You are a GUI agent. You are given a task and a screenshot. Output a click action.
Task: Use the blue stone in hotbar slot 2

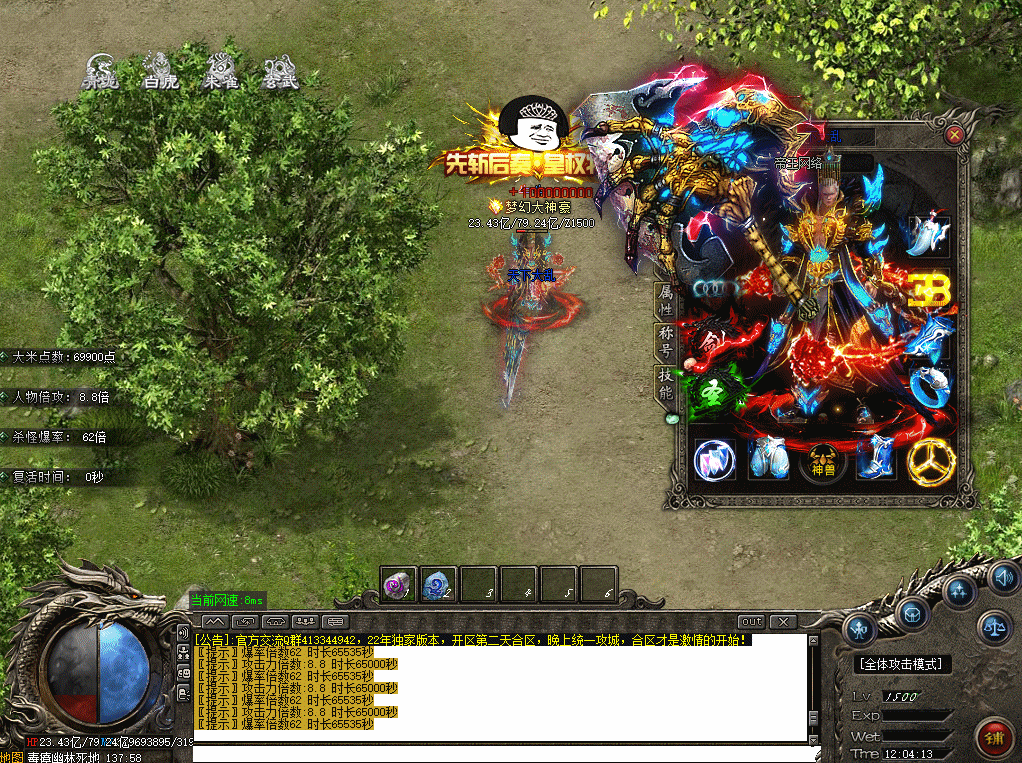[x=439, y=585]
